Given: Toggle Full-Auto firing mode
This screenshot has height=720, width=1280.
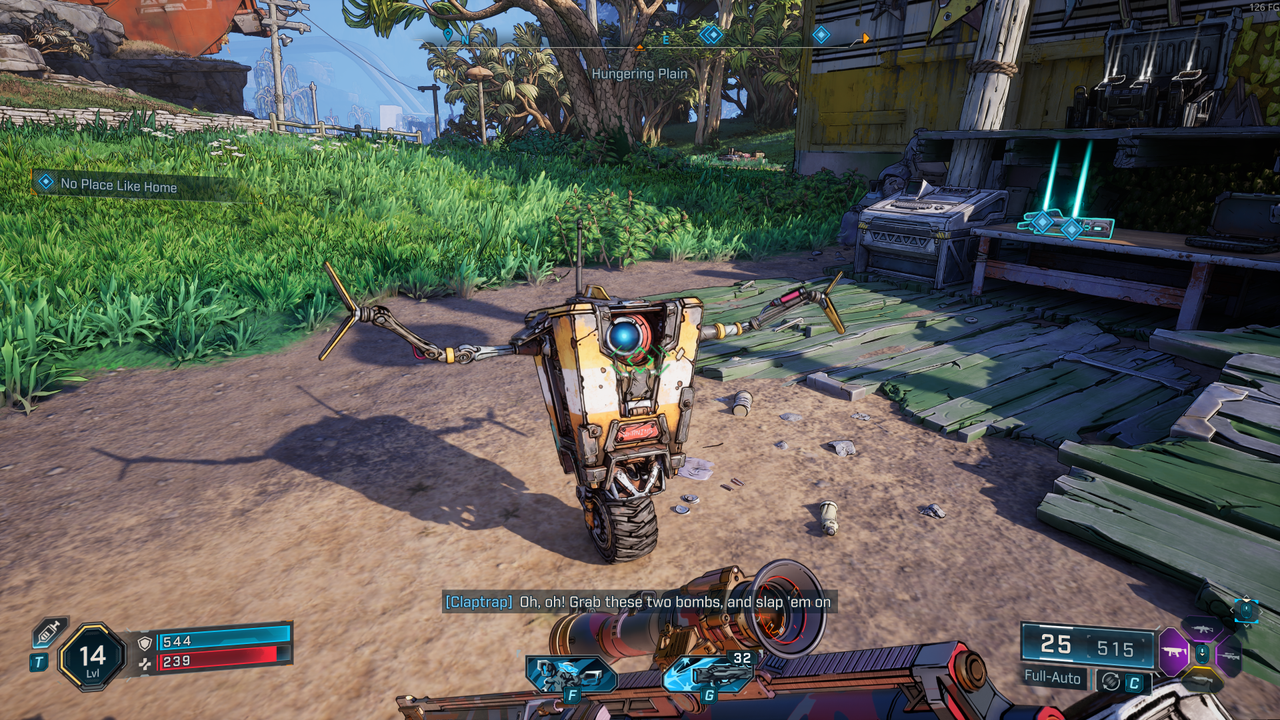Looking at the screenshot, I should click(x=1052, y=678).
